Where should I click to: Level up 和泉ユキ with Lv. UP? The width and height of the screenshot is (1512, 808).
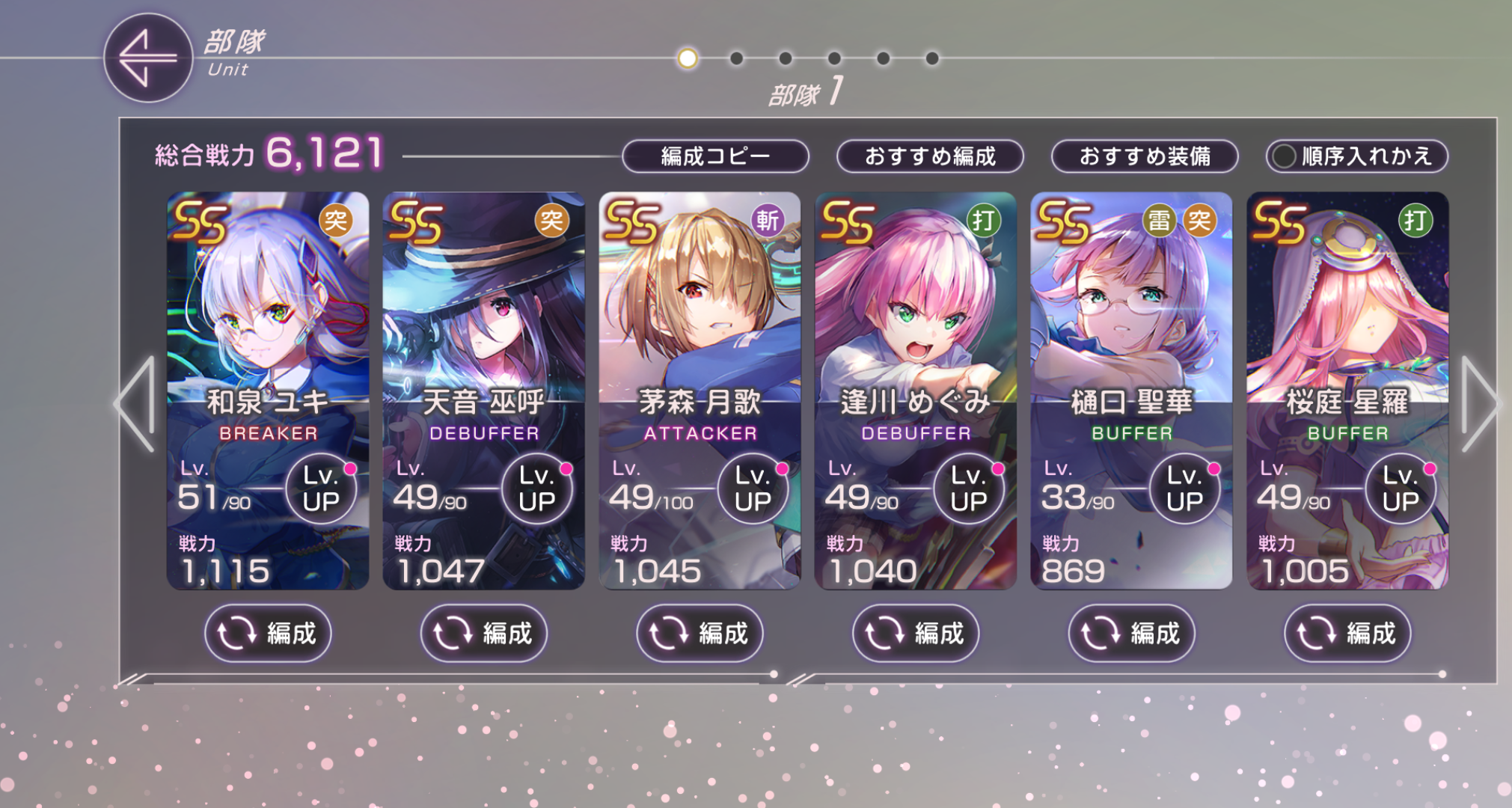321,489
